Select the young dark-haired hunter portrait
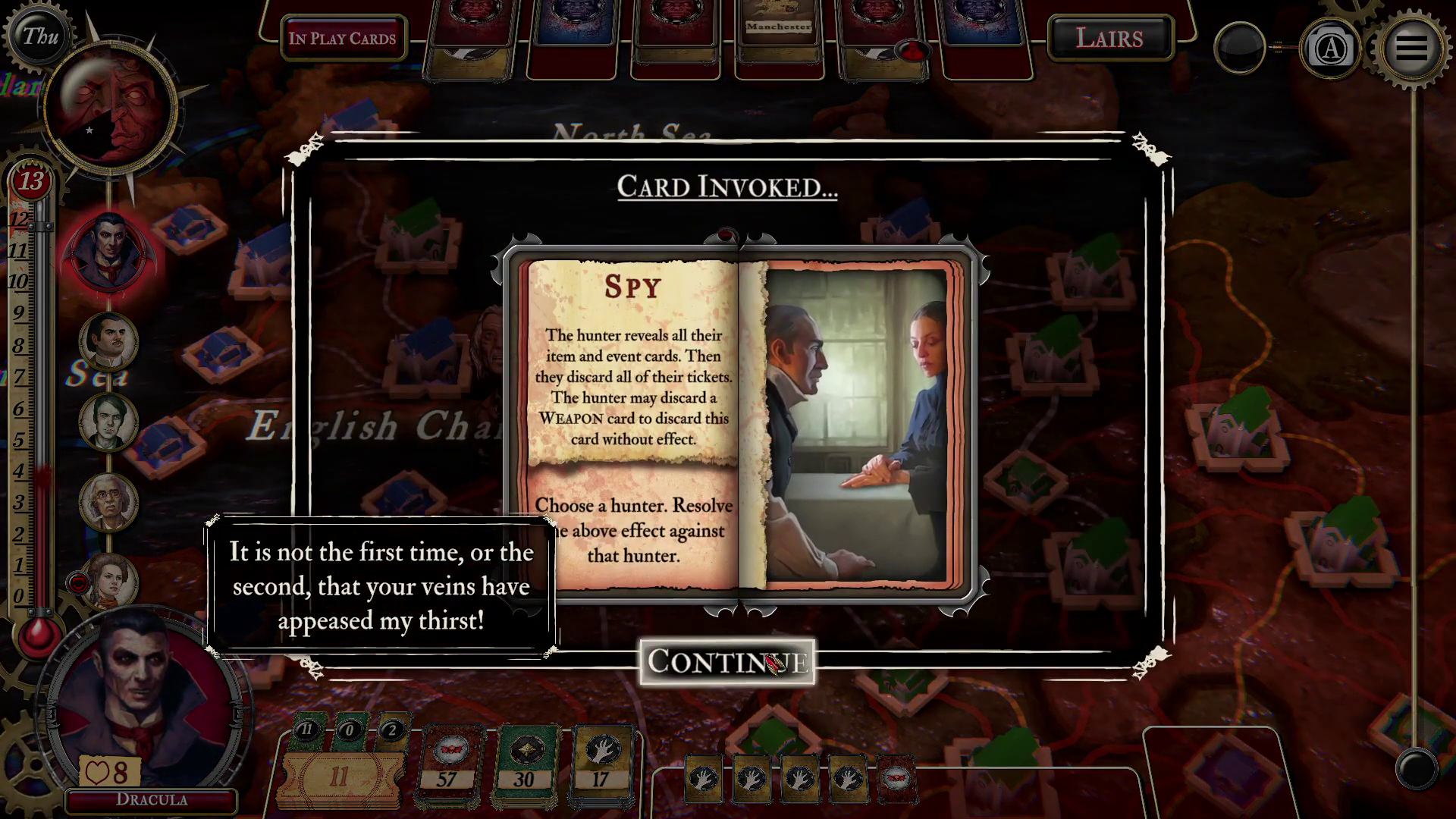 click(x=108, y=422)
